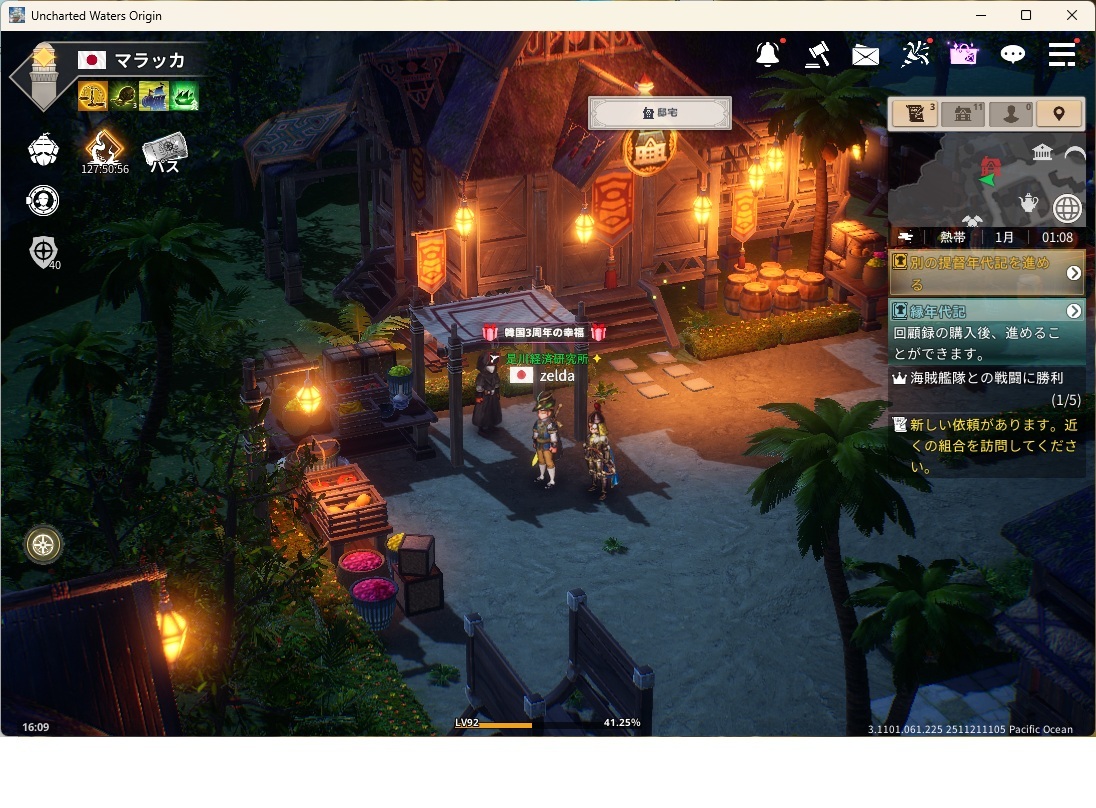Maximize the game window
Screen dimensions: 1096x808
tap(1026, 15)
